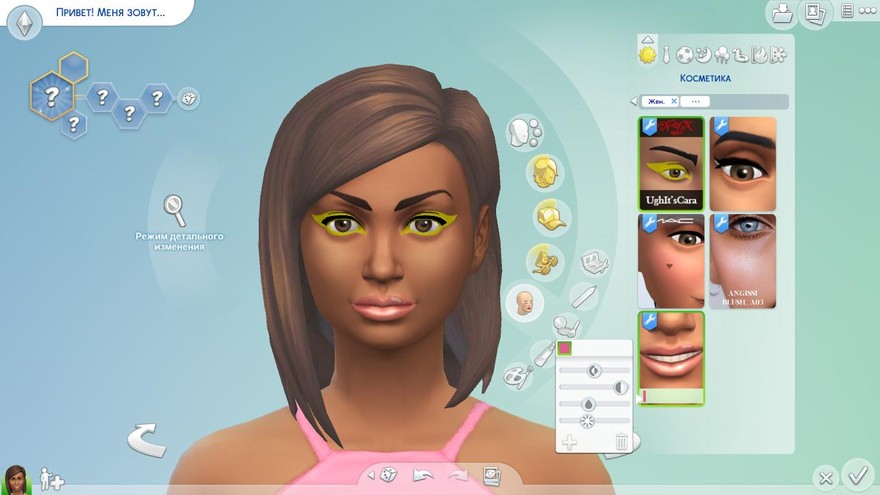Screen dimensions: 880x495
Task: Click the name field "Привет! Меня зовут..."
Action: coord(110,12)
